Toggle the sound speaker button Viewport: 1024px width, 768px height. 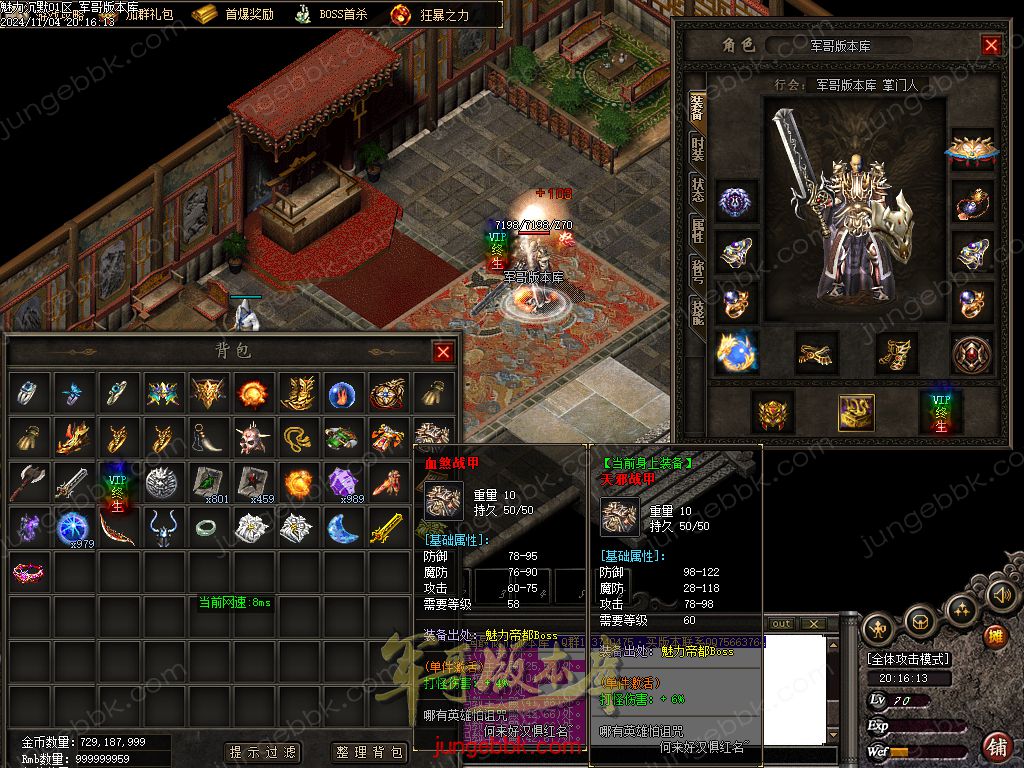tap(1001, 596)
